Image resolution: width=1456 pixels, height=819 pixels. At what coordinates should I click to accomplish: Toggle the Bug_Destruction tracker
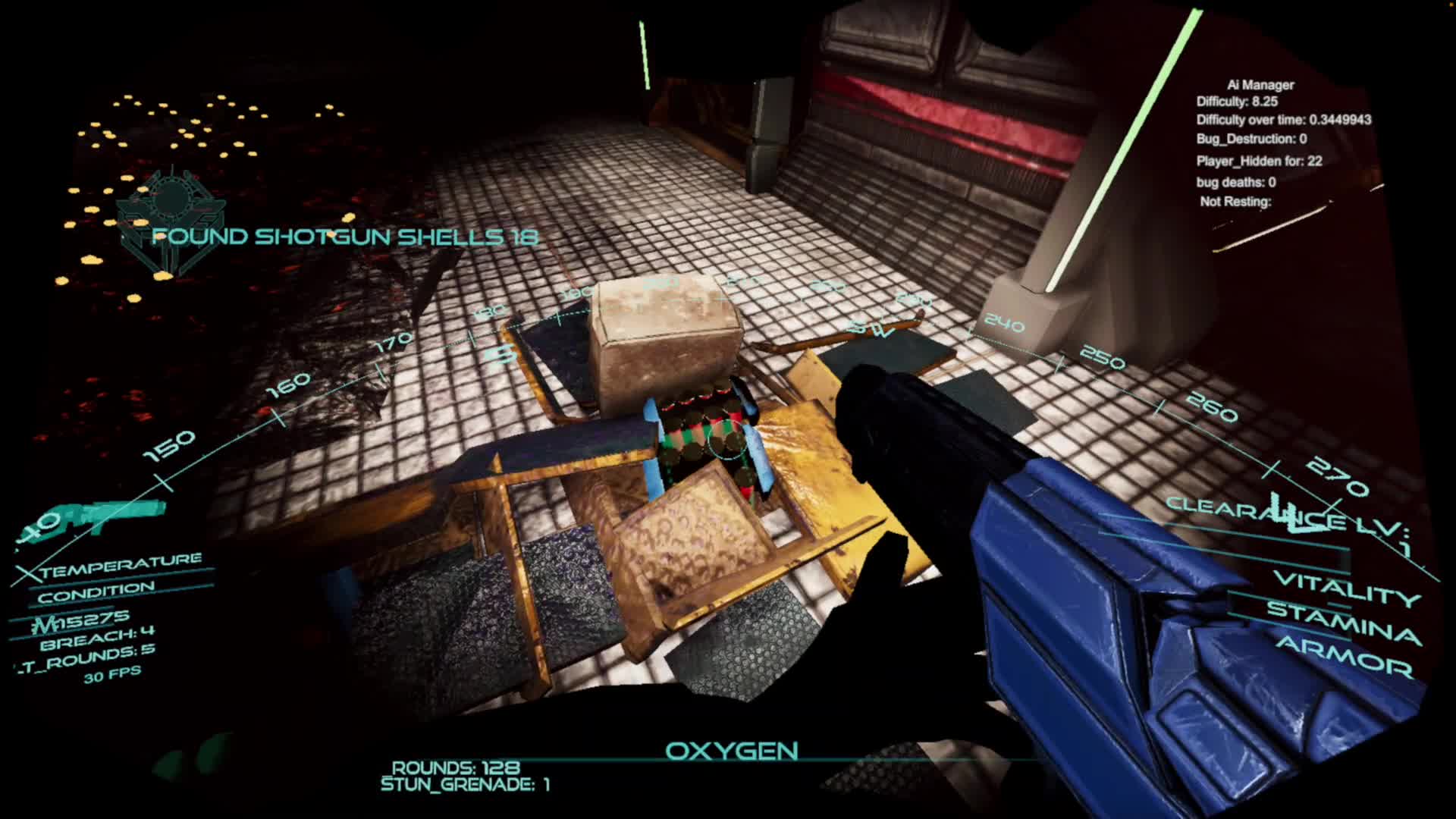pyautogui.click(x=1251, y=139)
